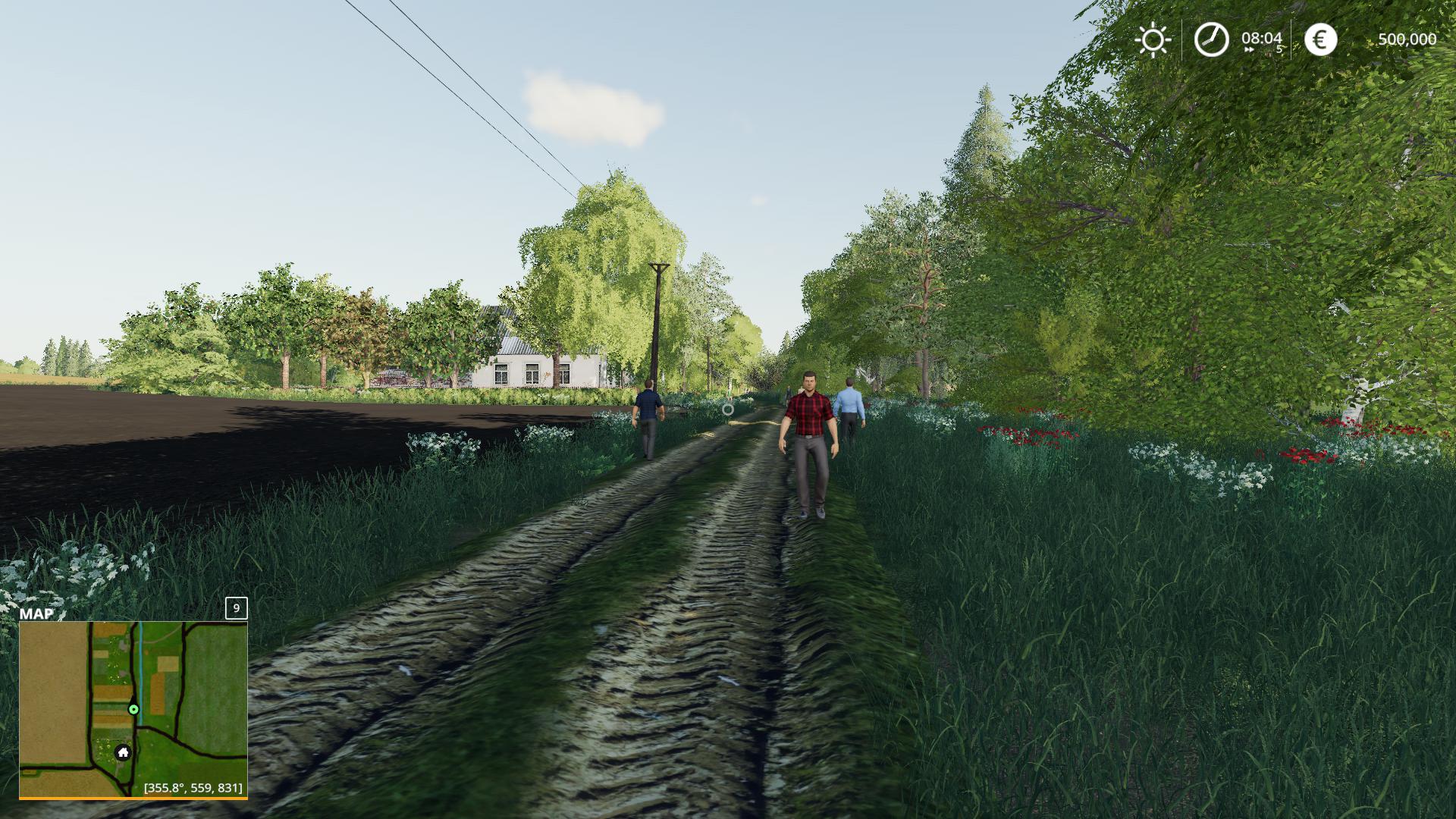
Task: Click the sun weather icon
Action: (x=1153, y=39)
